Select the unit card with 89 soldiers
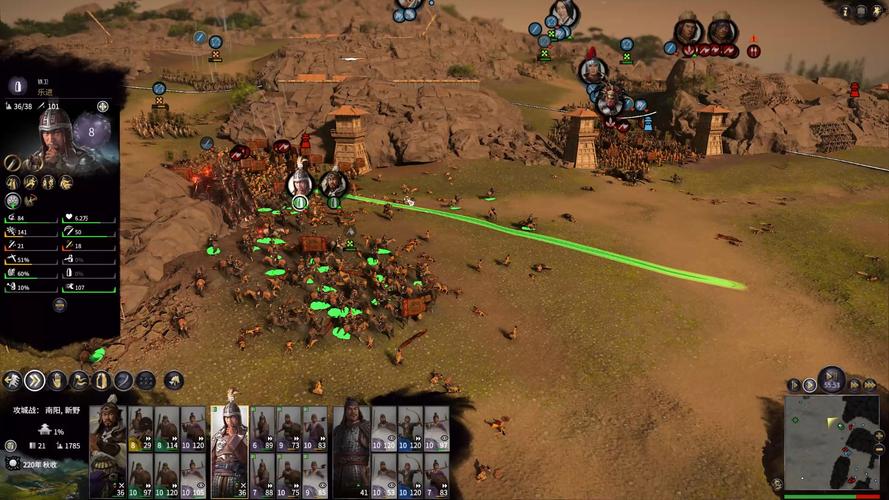This screenshot has width=889, height=500. 262,430
